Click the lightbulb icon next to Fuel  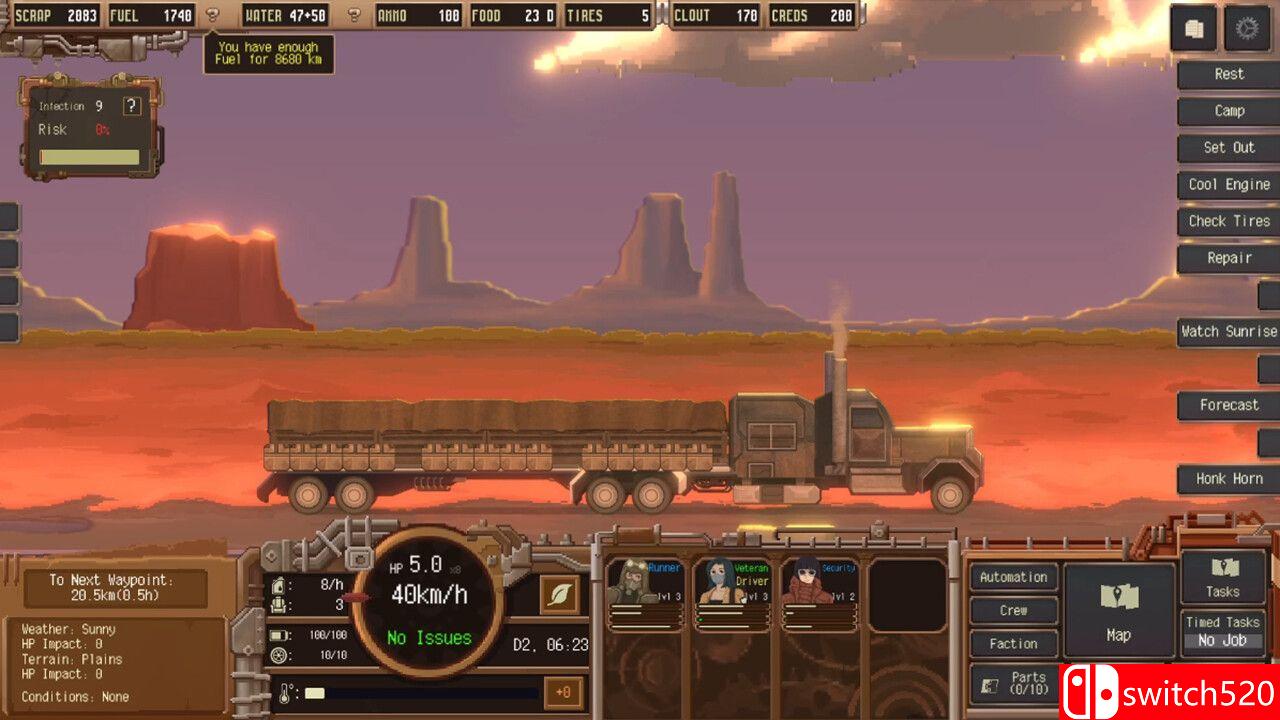pos(210,14)
